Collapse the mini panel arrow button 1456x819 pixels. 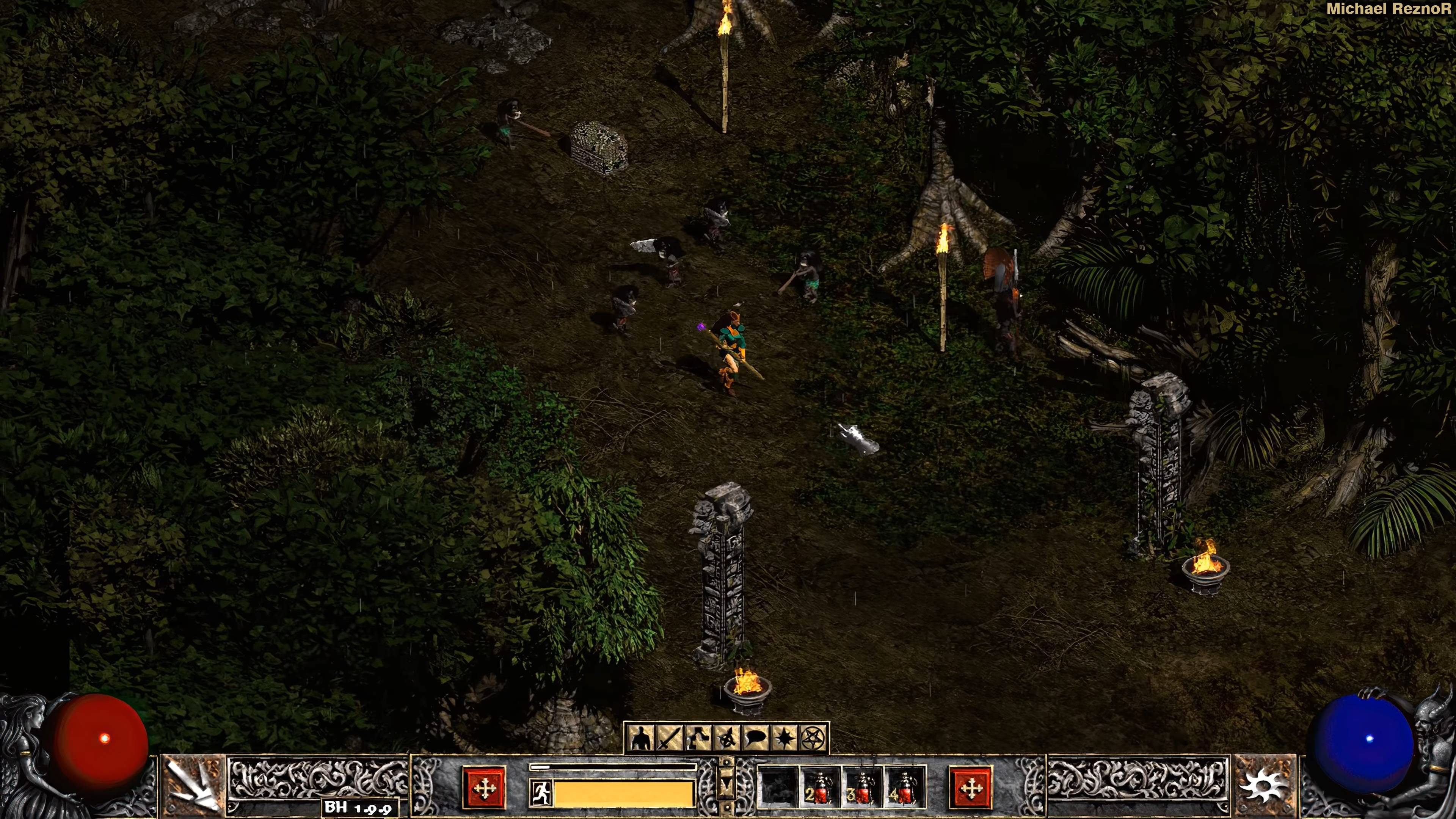click(x=726, y=785)
